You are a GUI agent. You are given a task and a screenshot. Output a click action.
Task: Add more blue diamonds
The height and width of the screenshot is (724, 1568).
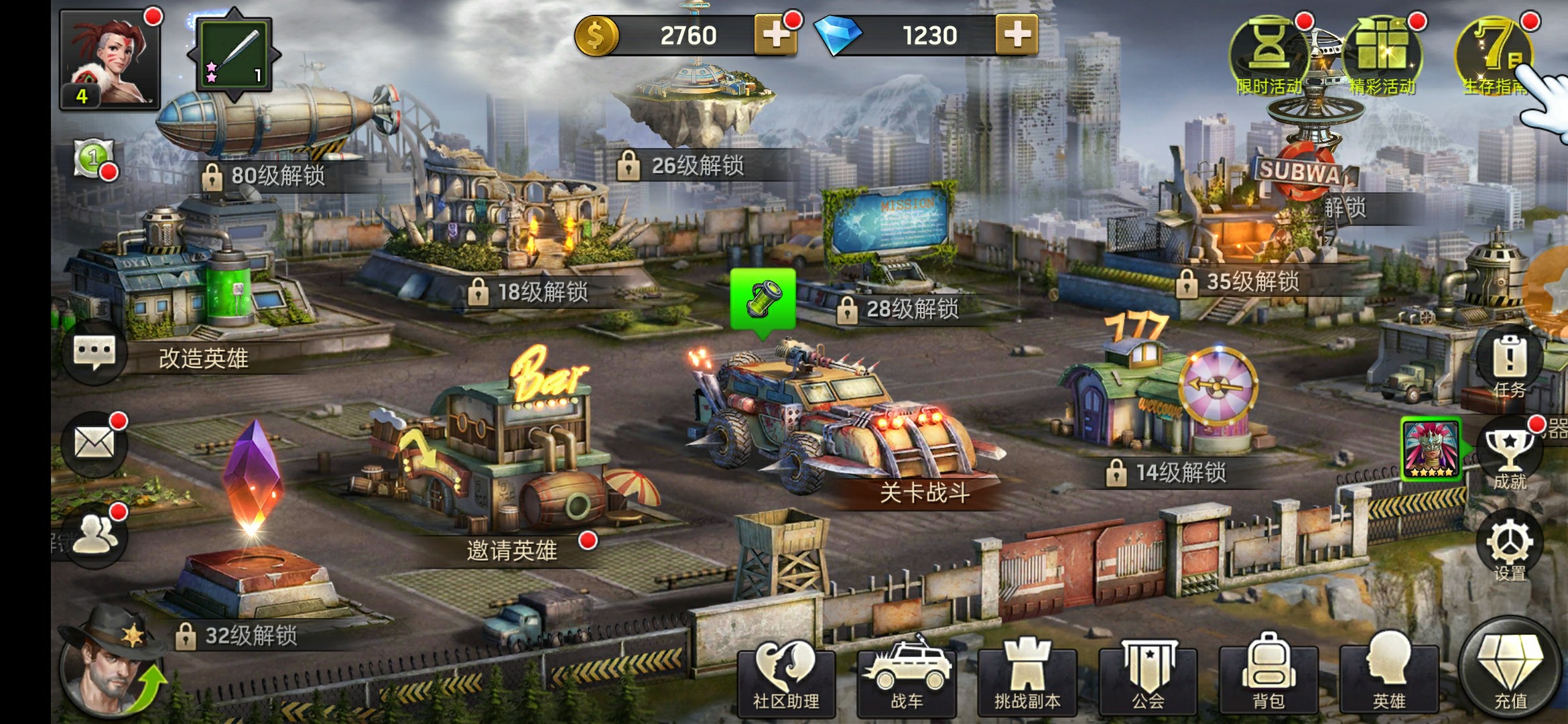1016,35
